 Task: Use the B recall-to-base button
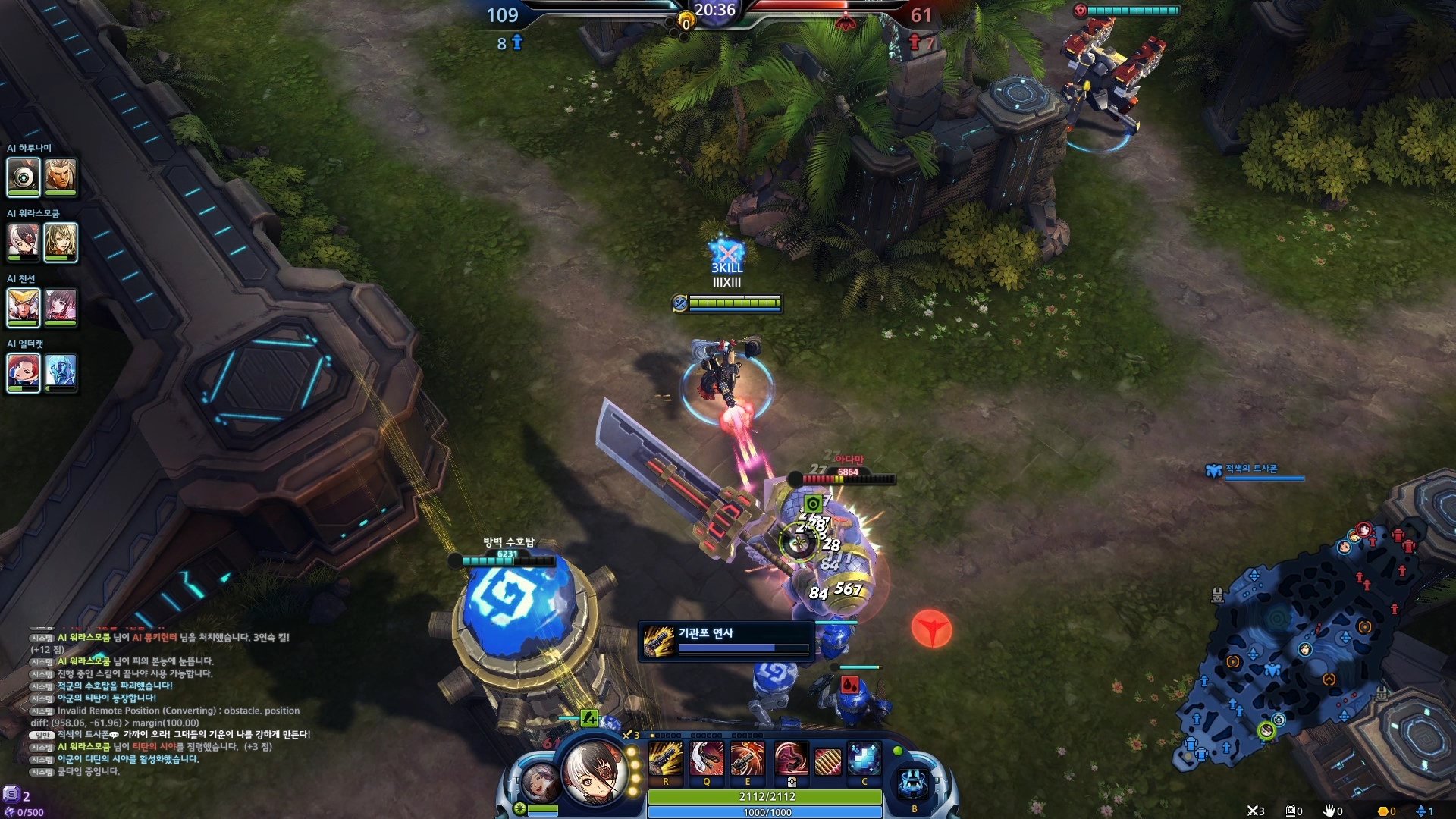click(x=914, y=783)
